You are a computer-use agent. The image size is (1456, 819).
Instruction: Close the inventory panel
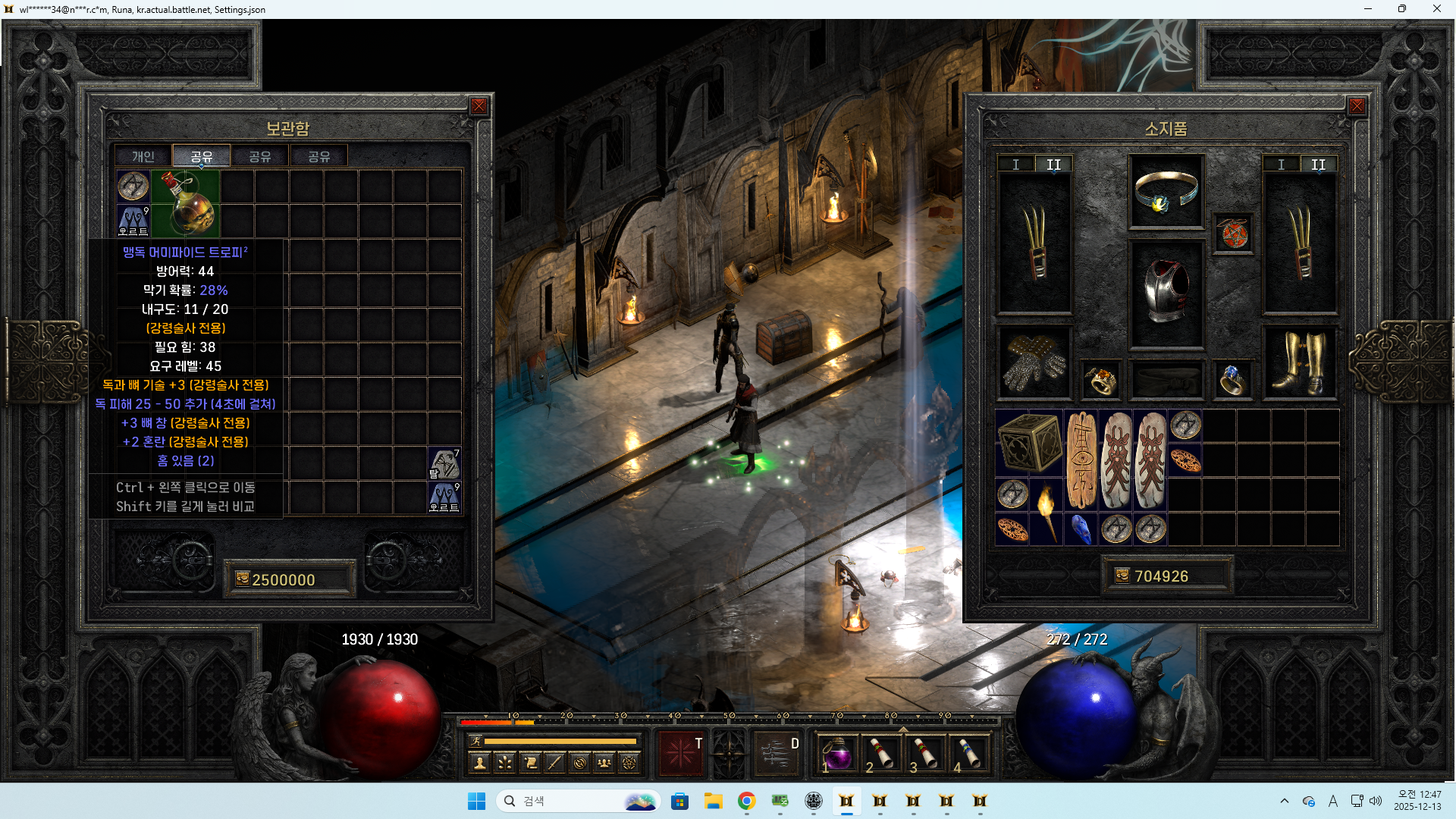pos(1357,106)
